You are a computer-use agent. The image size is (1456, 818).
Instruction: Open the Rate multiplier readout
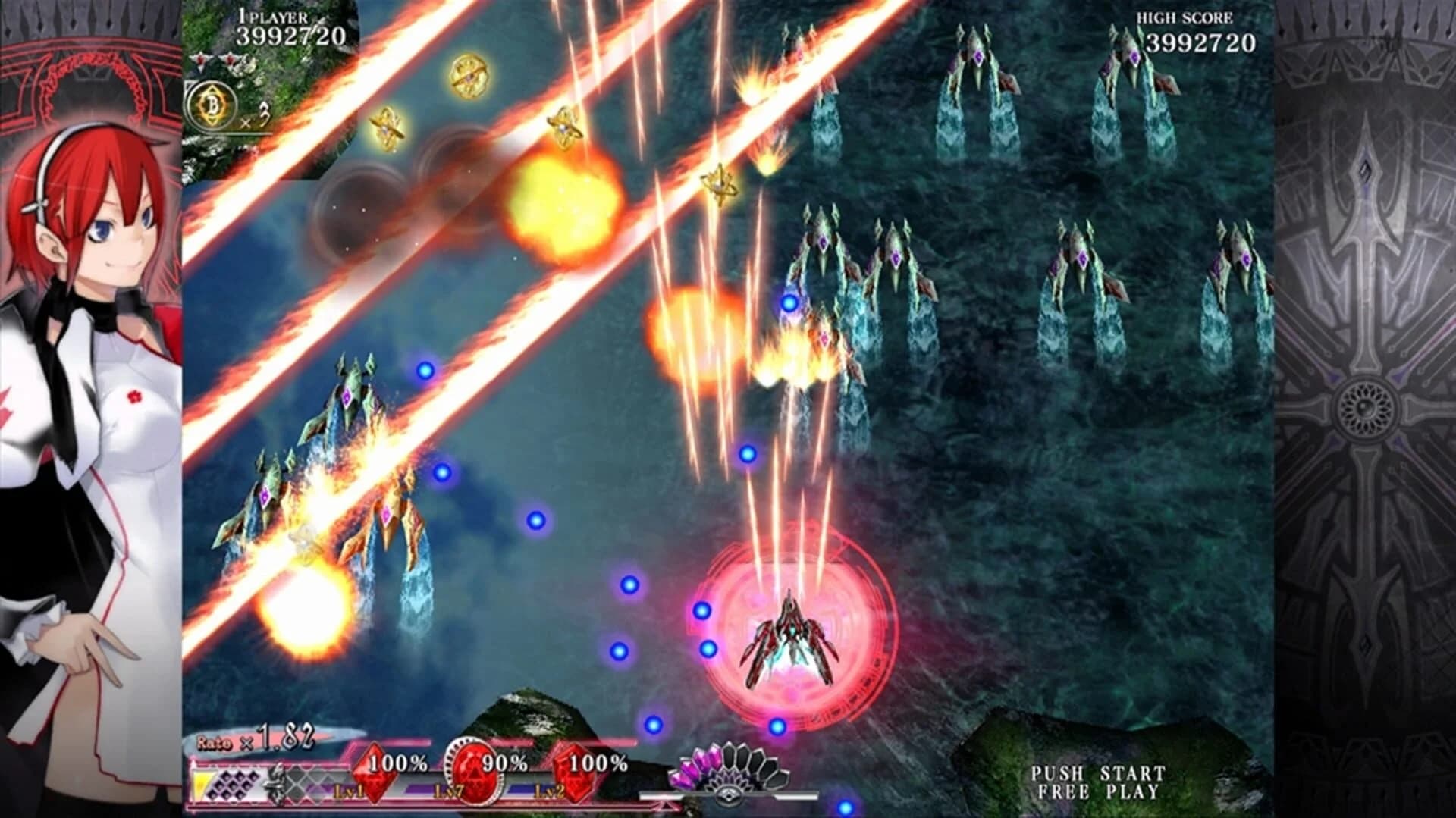pos(254,739)
